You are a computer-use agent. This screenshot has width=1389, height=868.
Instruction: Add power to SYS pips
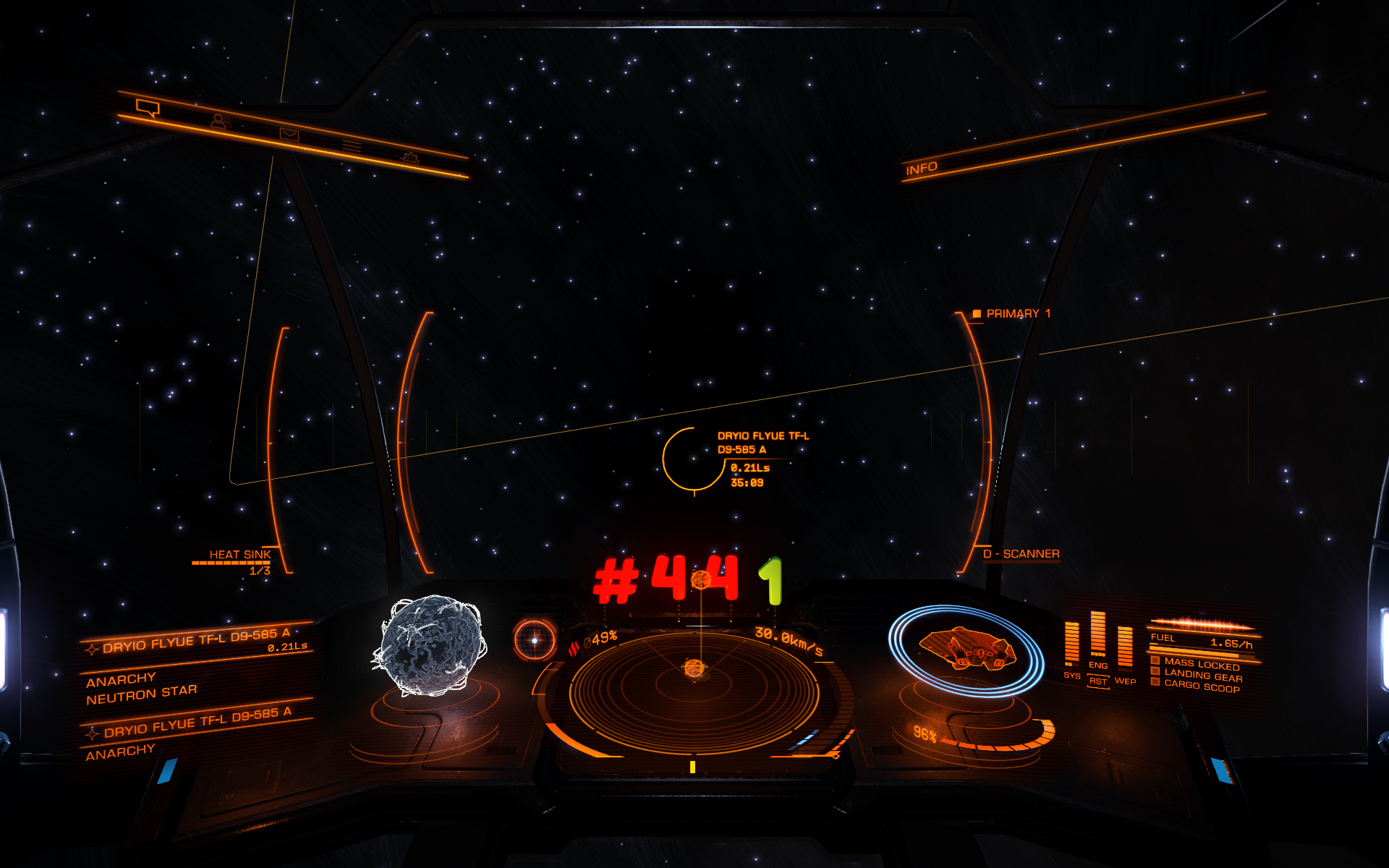(x=1071, y=676)
